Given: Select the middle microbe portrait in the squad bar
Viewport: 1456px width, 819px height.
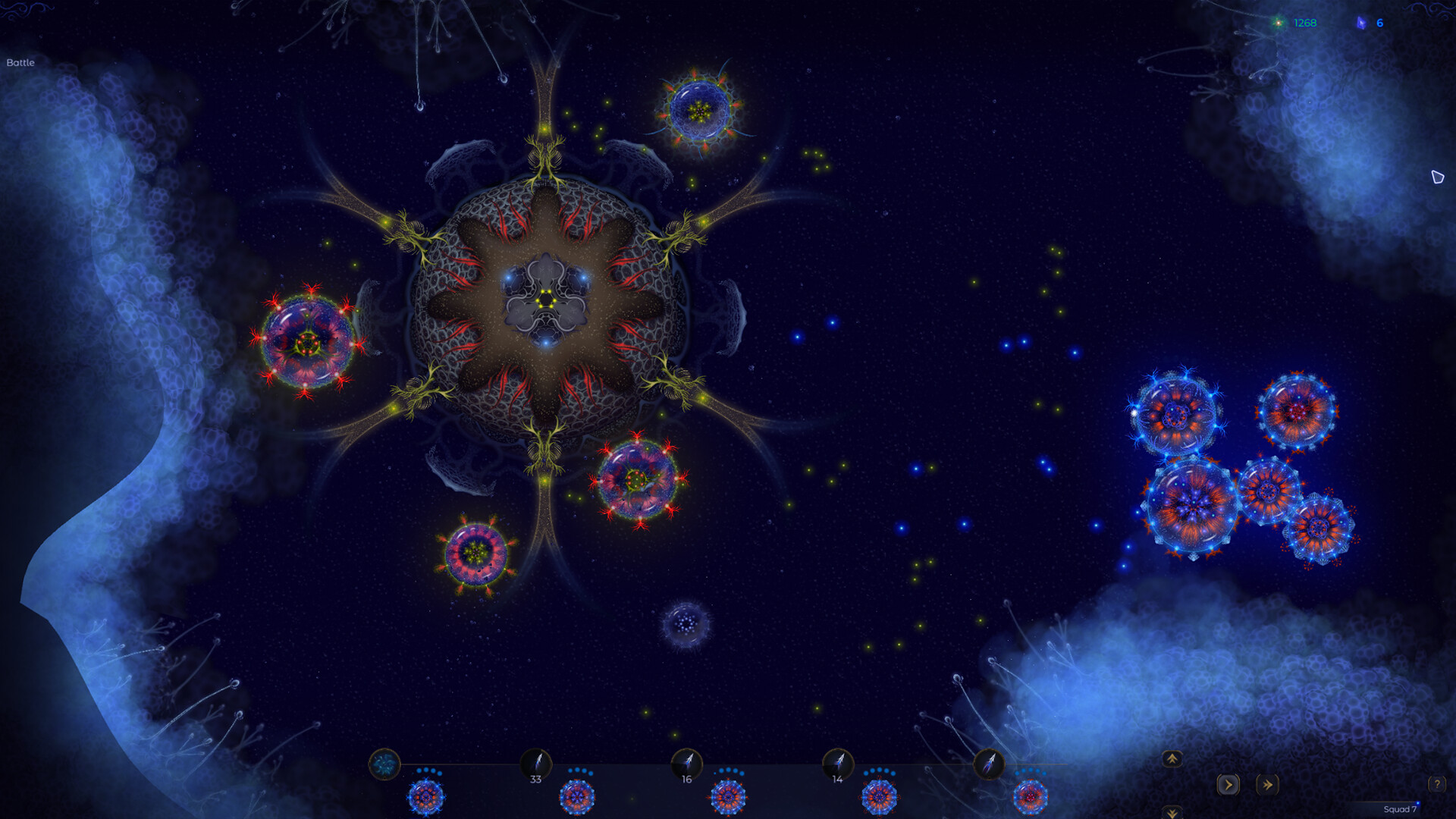Looking at the screenshot, I should (728, 796).
